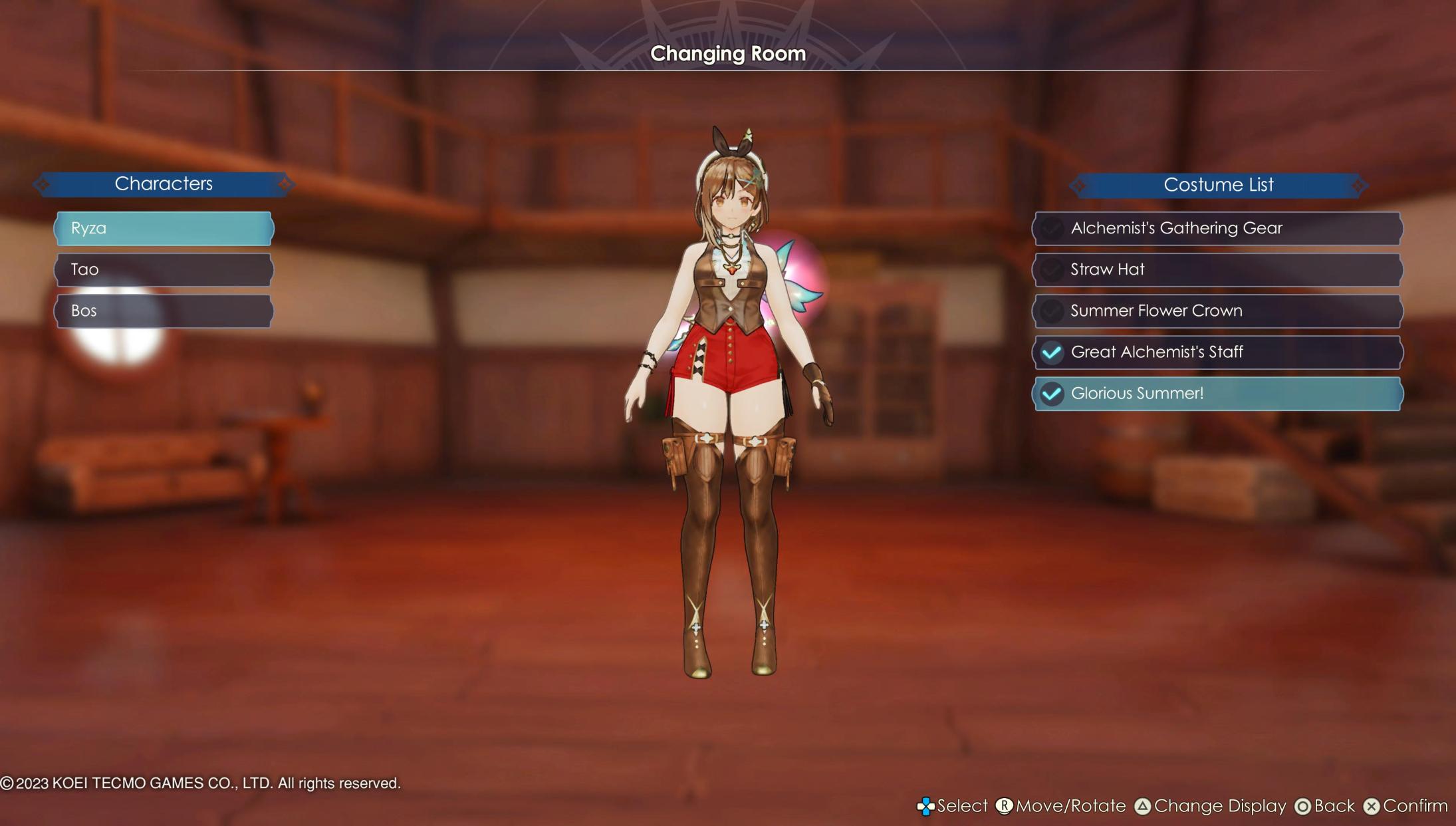Toggle the Glorious Summer! costume off
This screenshot has width=1456, height=826.
pos(1217,394)
